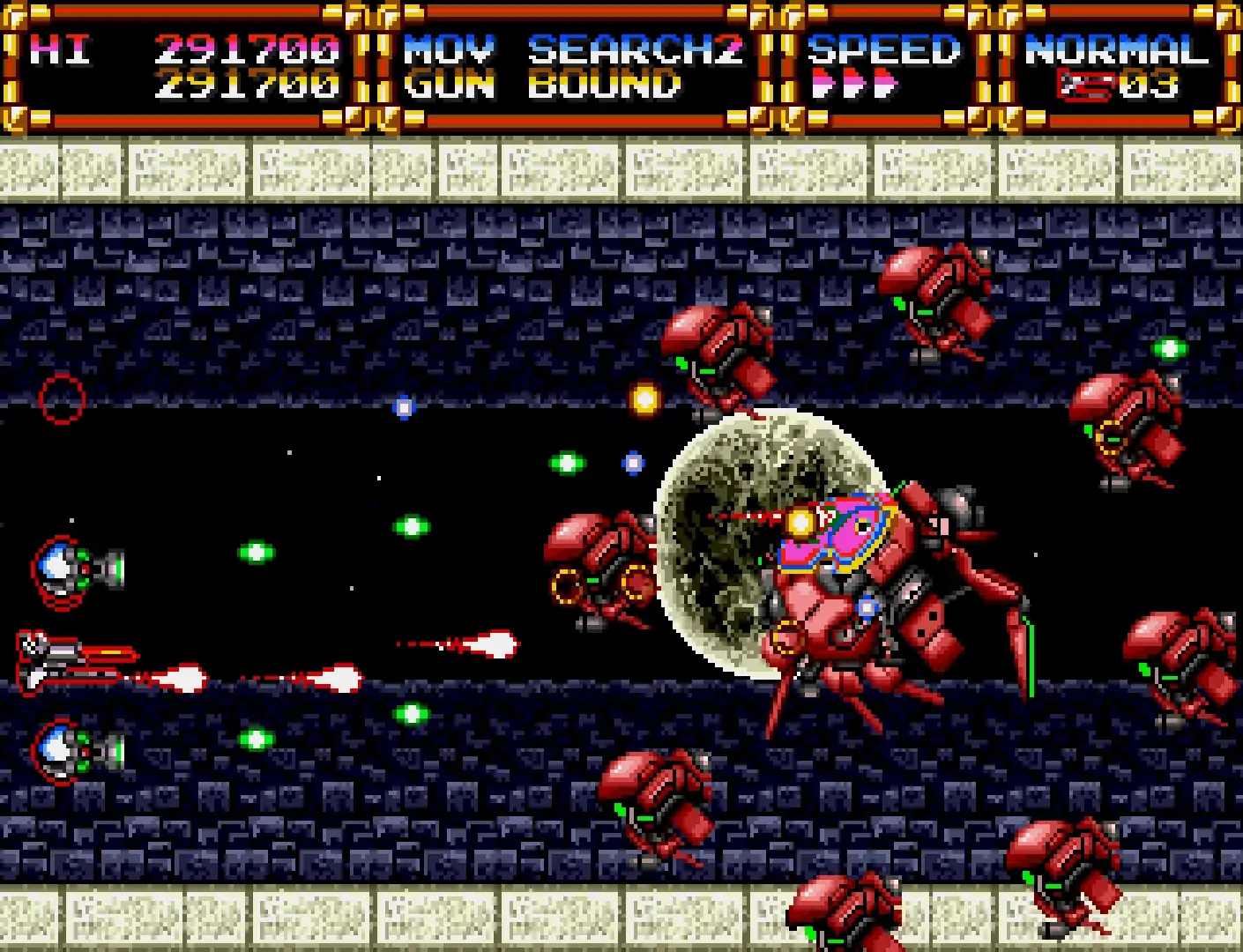Click the pink SPEED arrows indicator

[853, 86]
